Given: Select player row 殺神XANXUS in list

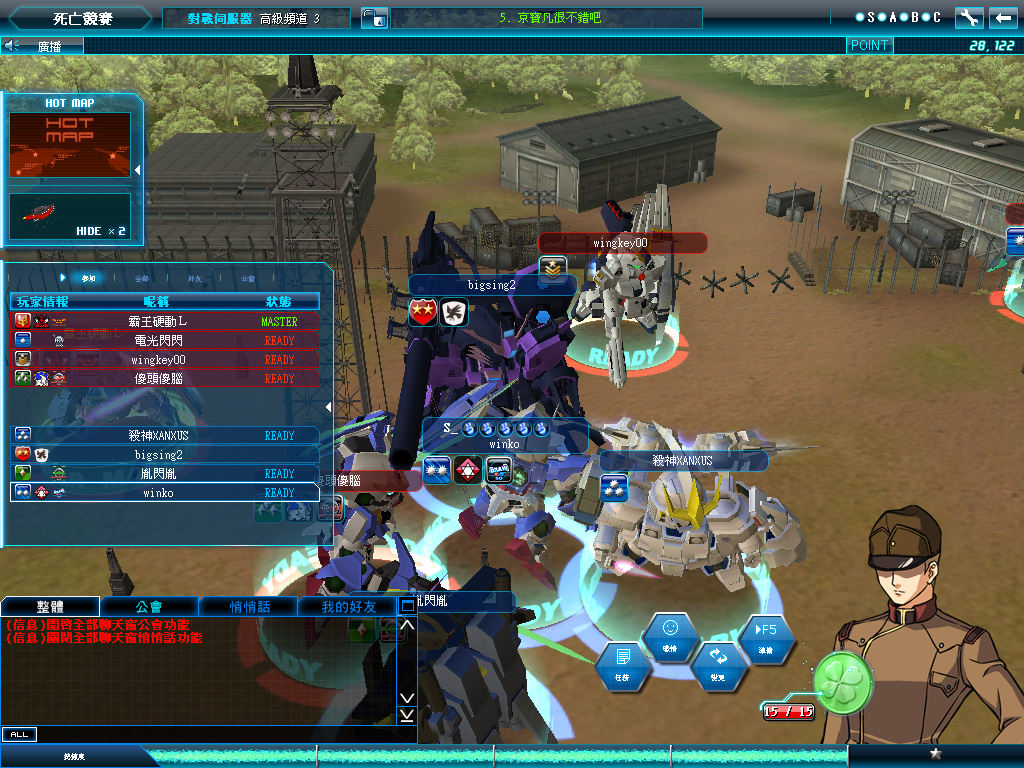Looking at the screenshot, I should coord(166,435).
